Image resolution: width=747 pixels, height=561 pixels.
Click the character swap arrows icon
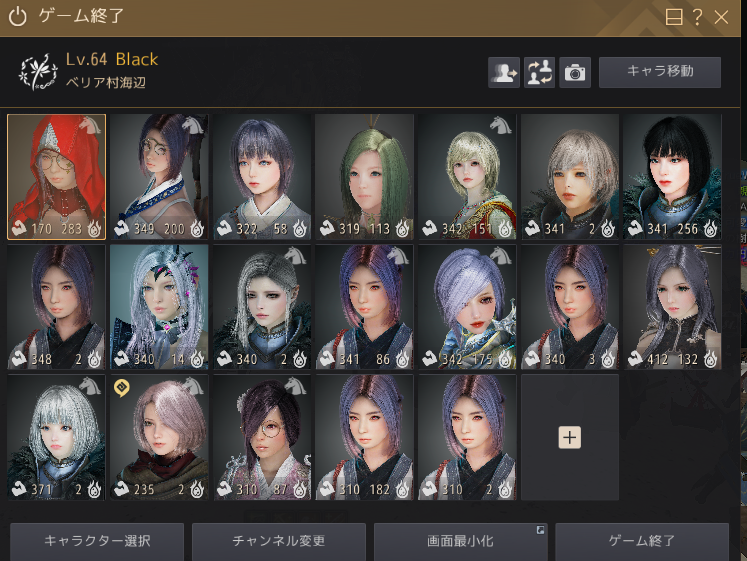point(539,72)
